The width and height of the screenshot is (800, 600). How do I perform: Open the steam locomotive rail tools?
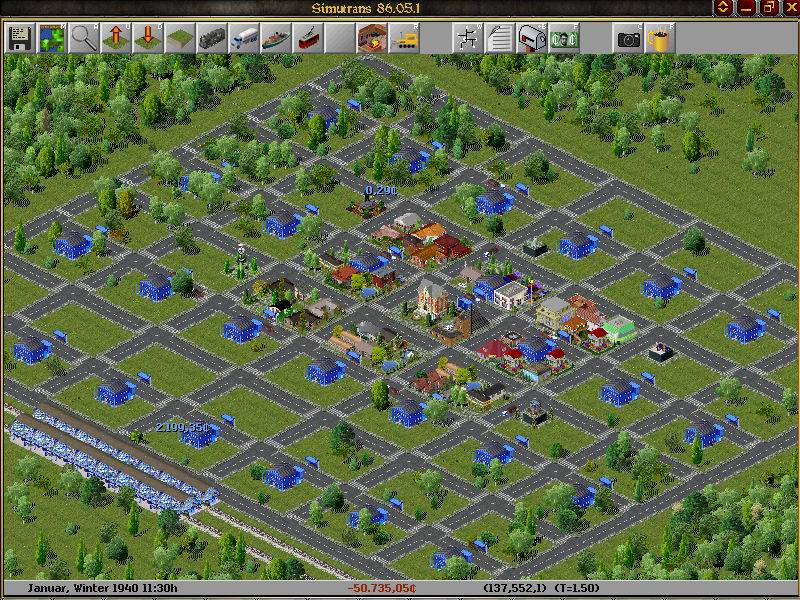pos(212,38)
